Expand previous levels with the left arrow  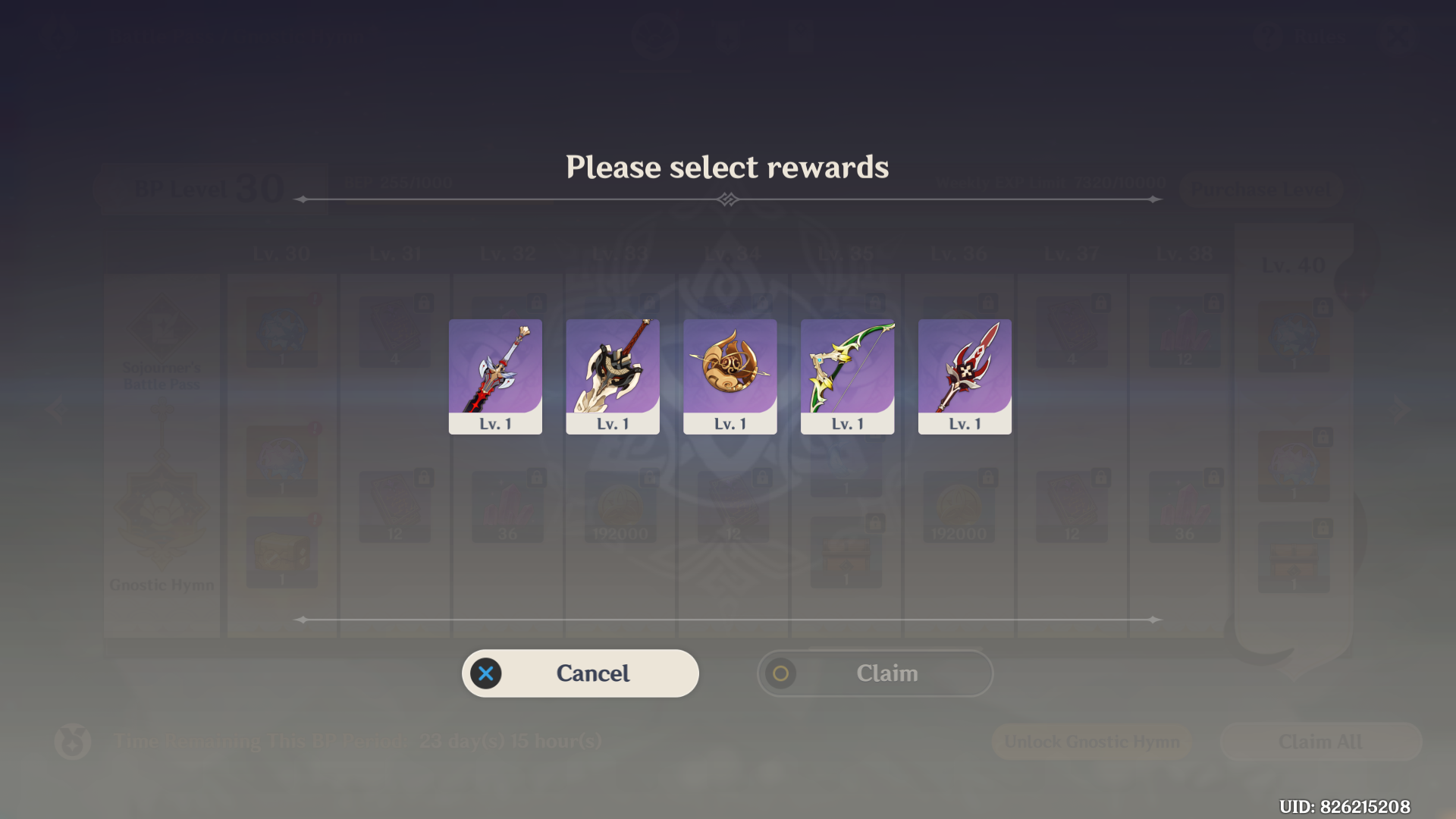tap(55, 409)
